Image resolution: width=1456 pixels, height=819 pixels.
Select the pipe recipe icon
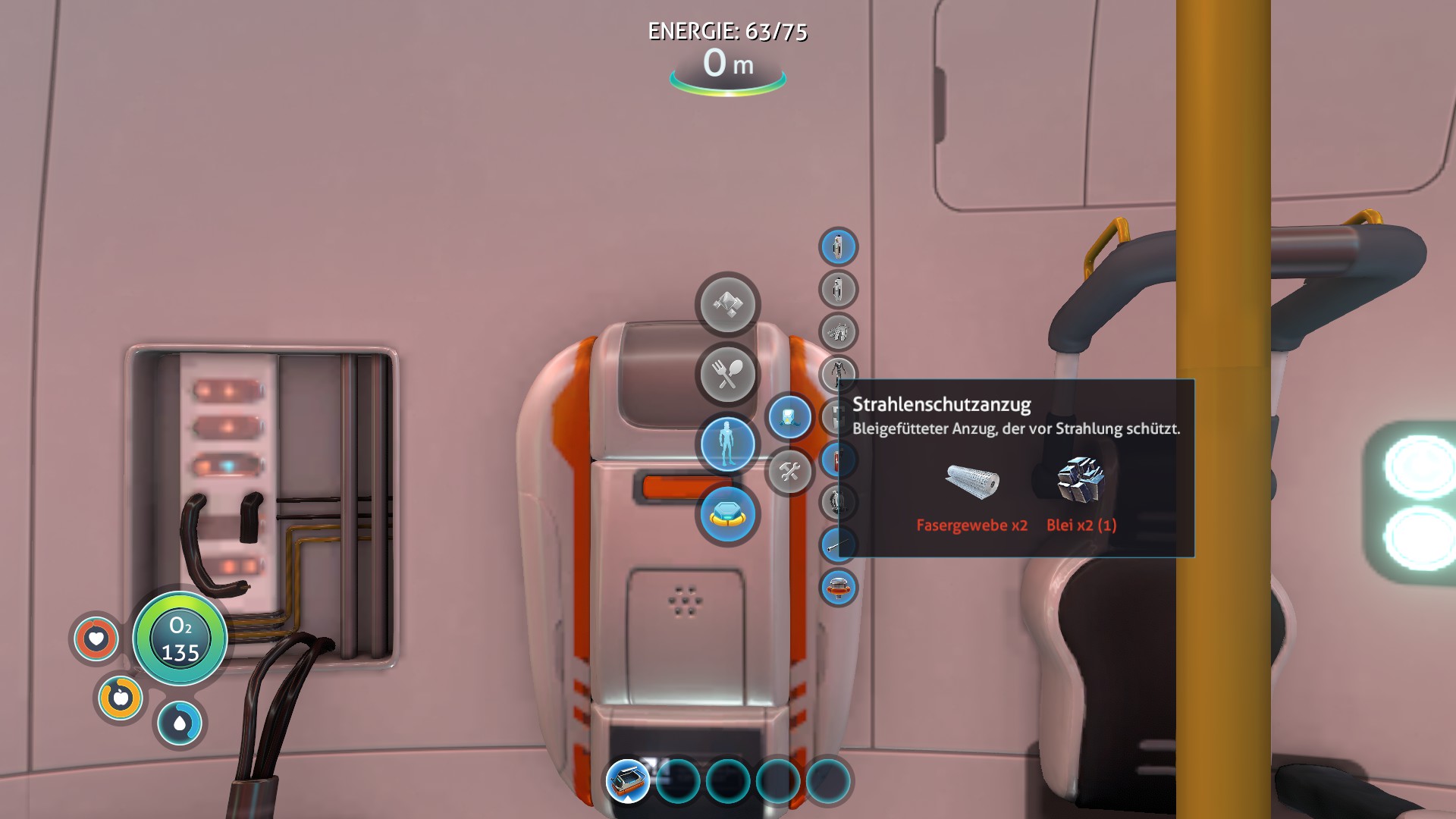(x=838, y=545)
